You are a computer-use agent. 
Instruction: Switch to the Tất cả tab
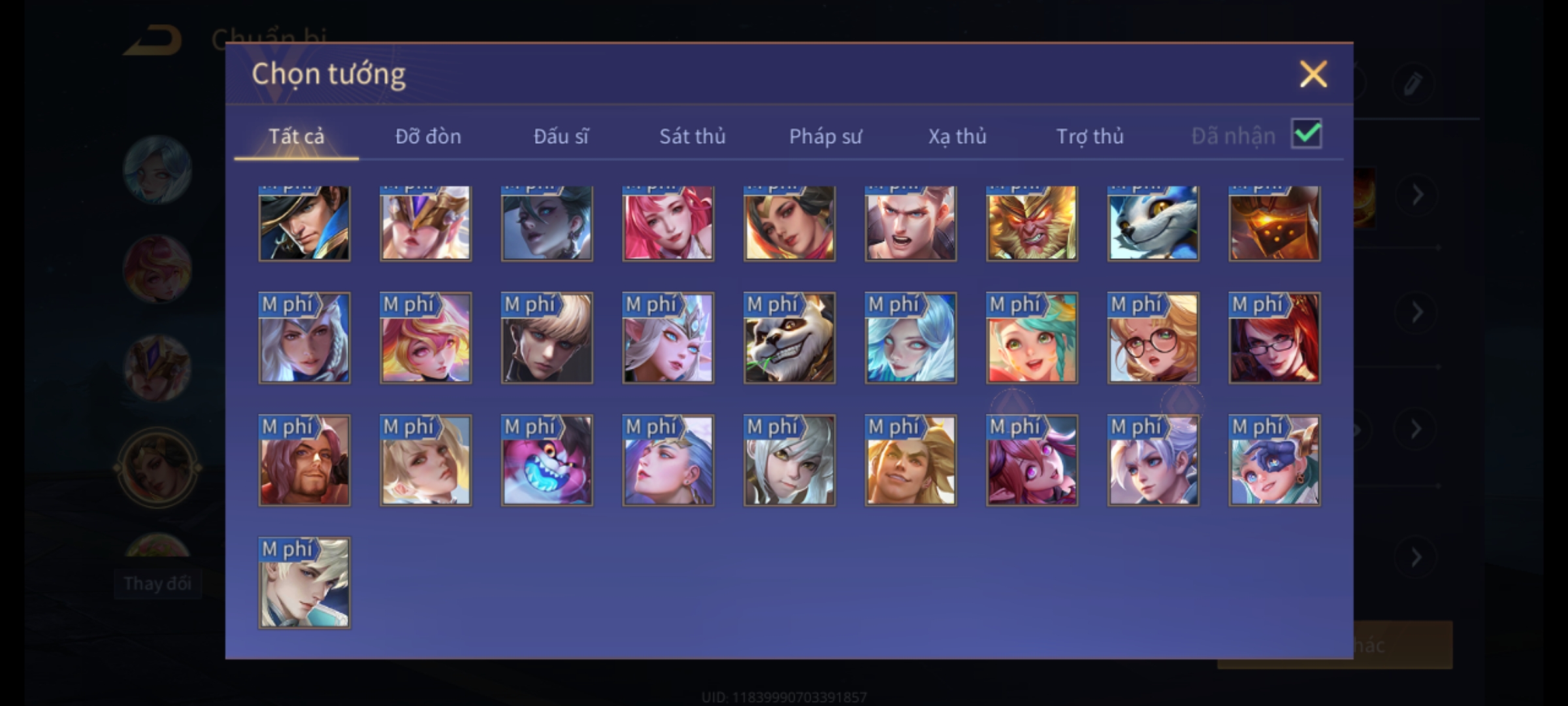click(x=296, y=136)
